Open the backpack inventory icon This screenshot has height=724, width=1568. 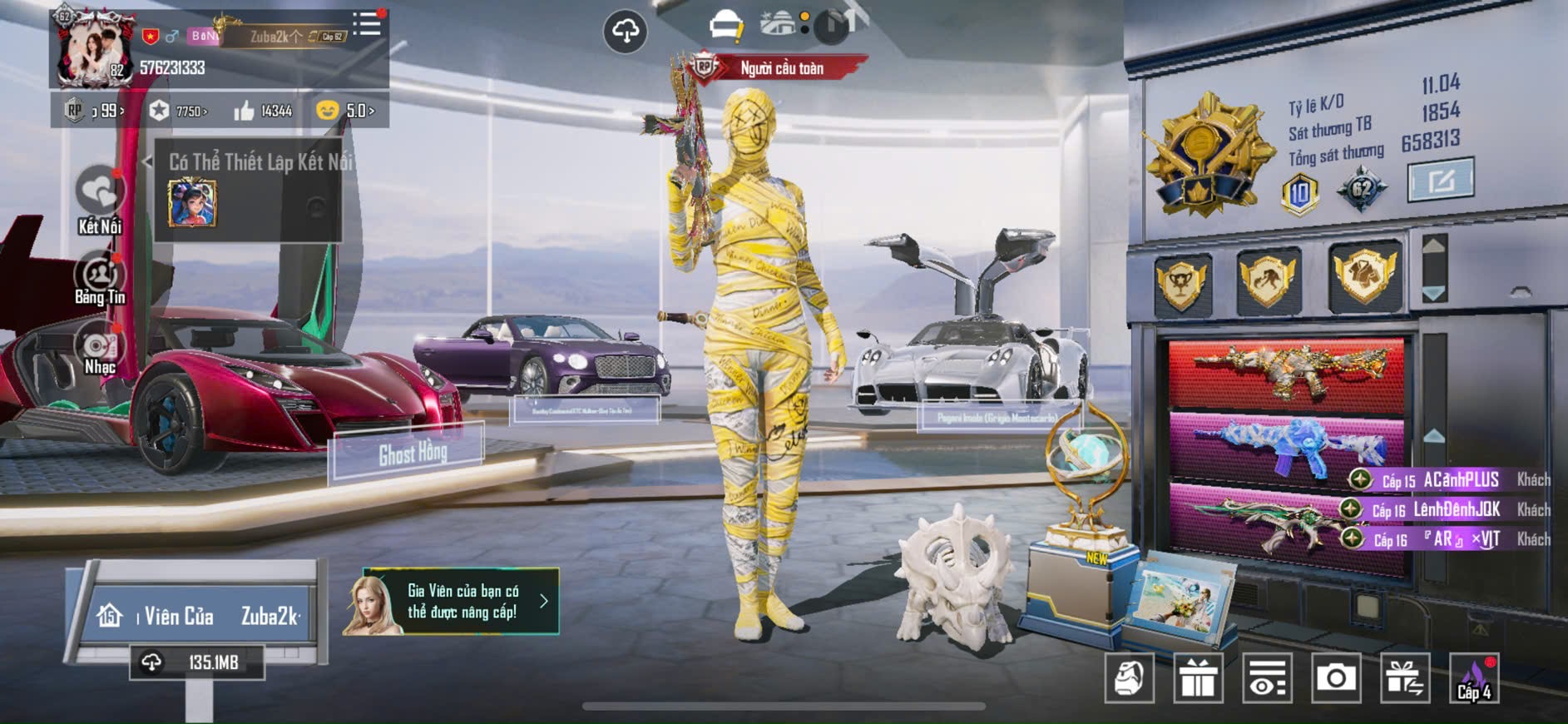1129,678
